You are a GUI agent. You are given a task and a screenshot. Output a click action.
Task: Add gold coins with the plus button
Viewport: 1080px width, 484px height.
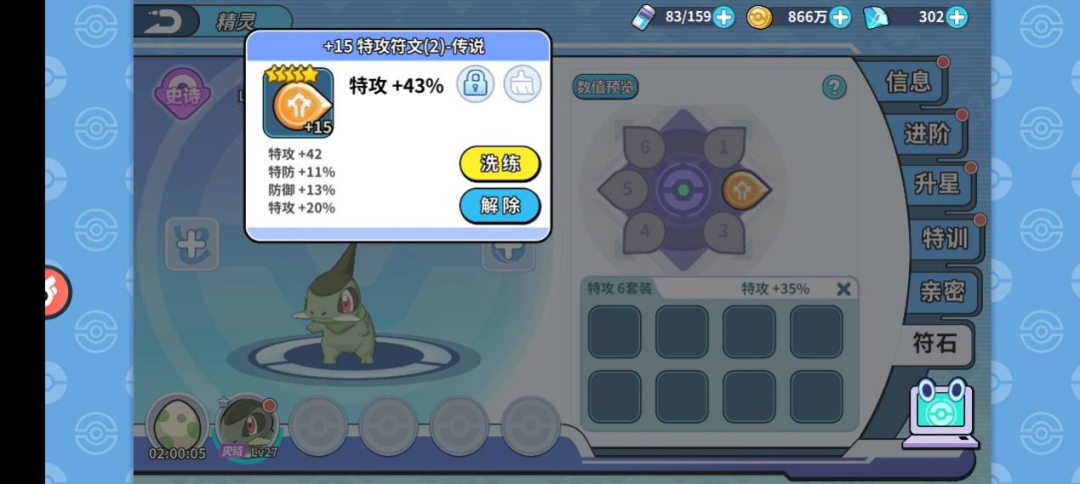click(840, 17)
